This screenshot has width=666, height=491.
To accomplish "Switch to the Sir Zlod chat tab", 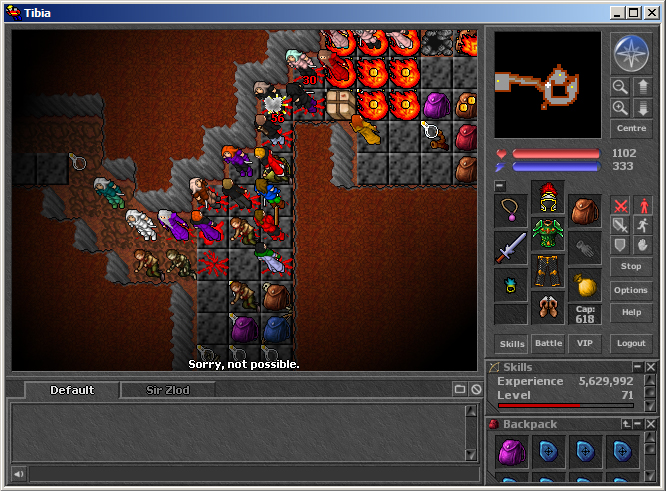I will pyautogui.click(x=167, y=390).
